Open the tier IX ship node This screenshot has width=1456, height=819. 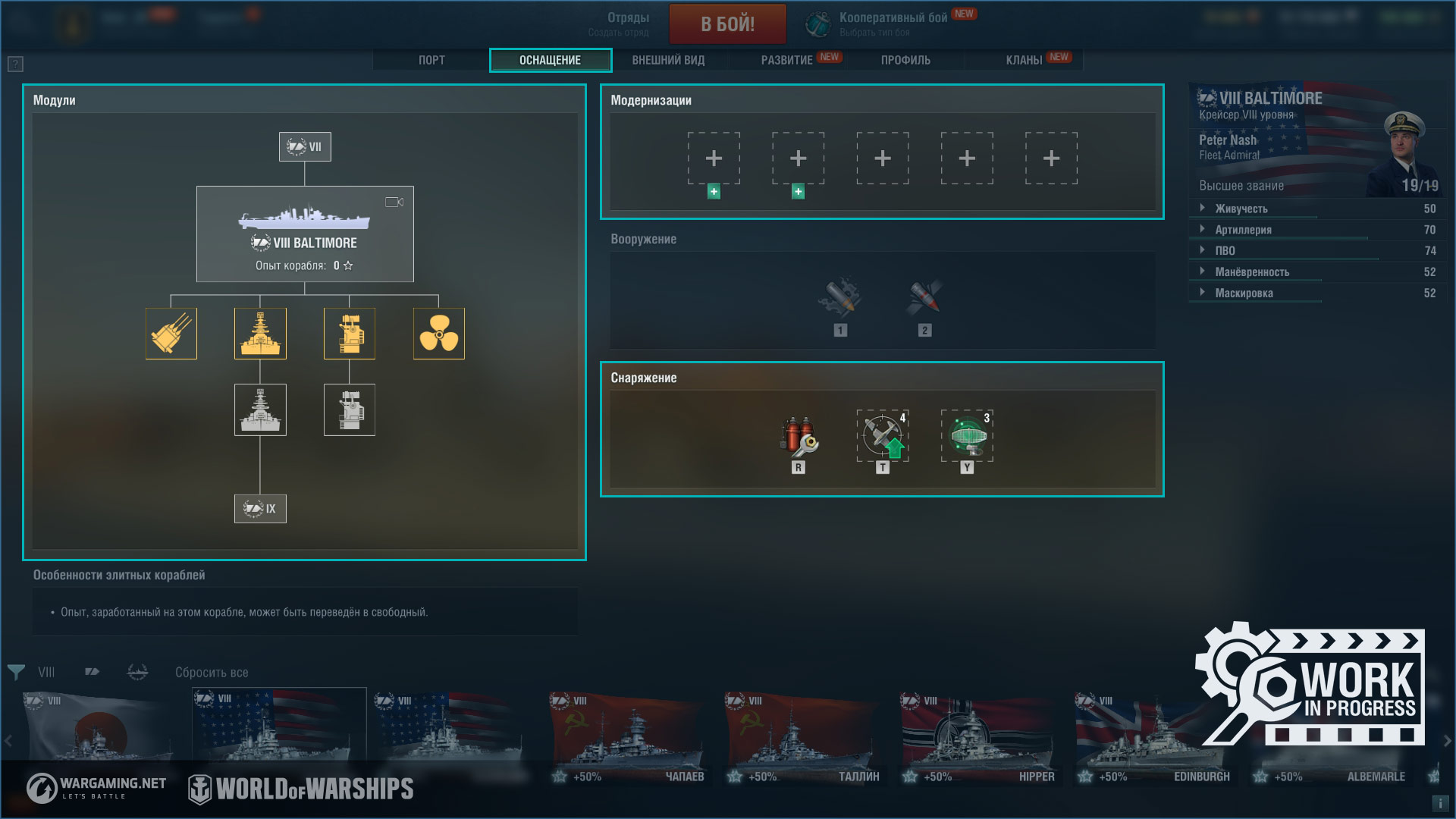pyautogui.click(x=260, y=509)
